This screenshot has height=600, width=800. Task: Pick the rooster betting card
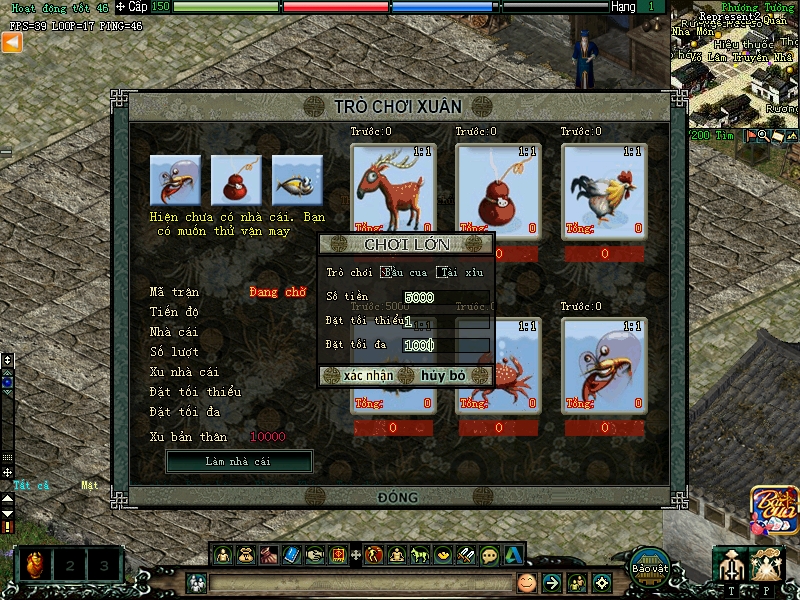[x=603, y=190]
